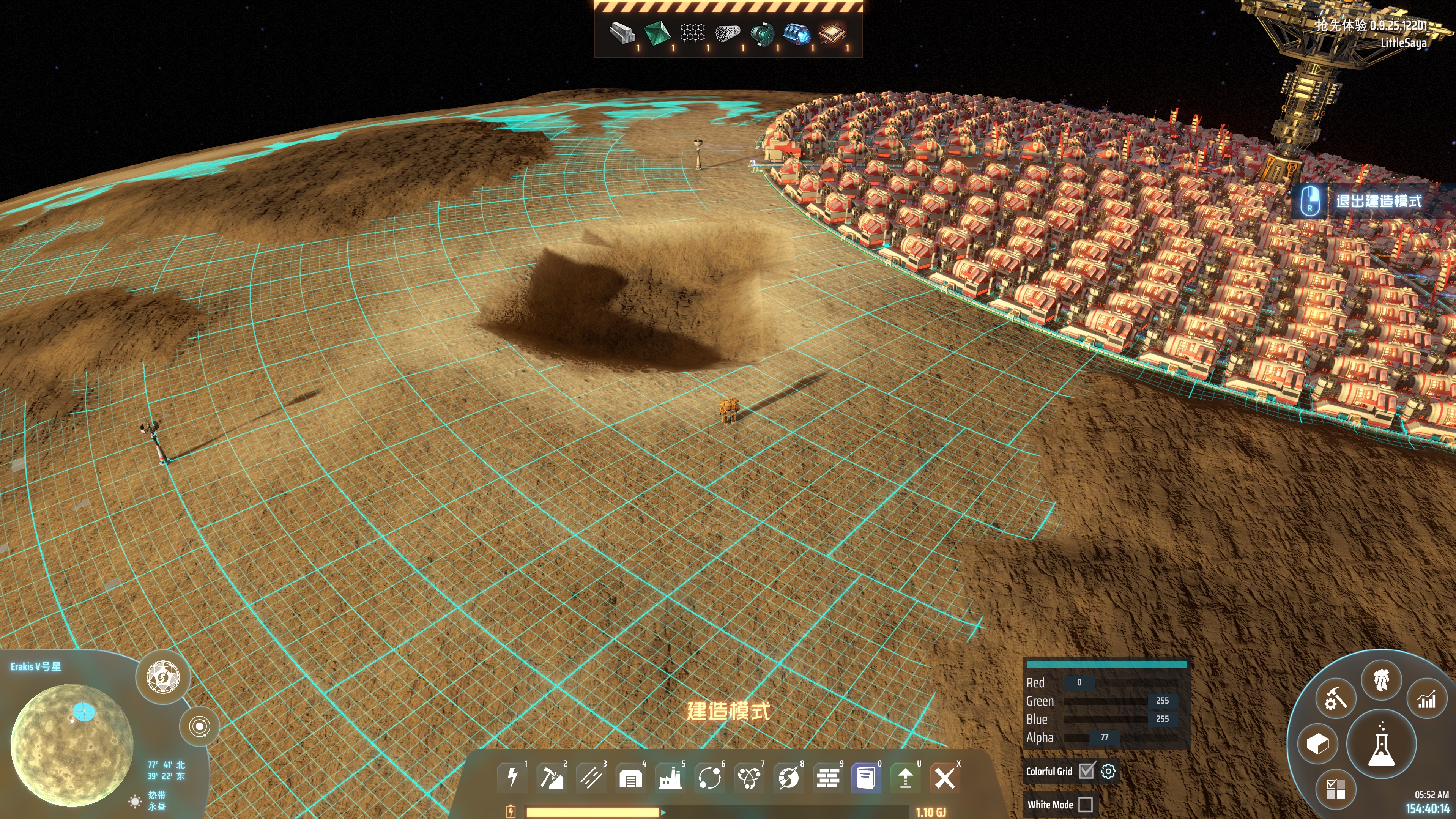1456x819 pixels.
Task: Click the Green color slider handle
Action: (1162, 701)
